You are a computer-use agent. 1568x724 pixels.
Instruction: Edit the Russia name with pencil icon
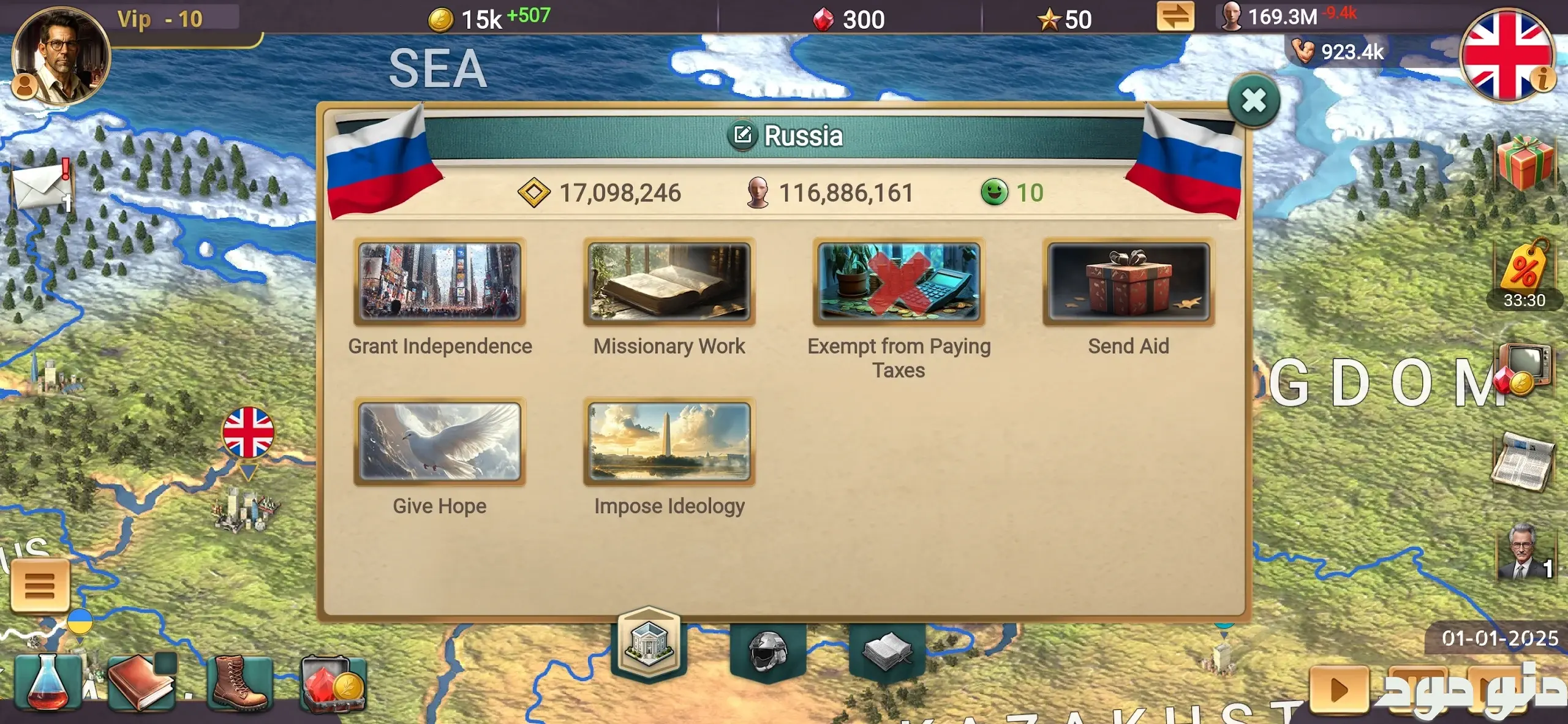[x=742, y=135]
